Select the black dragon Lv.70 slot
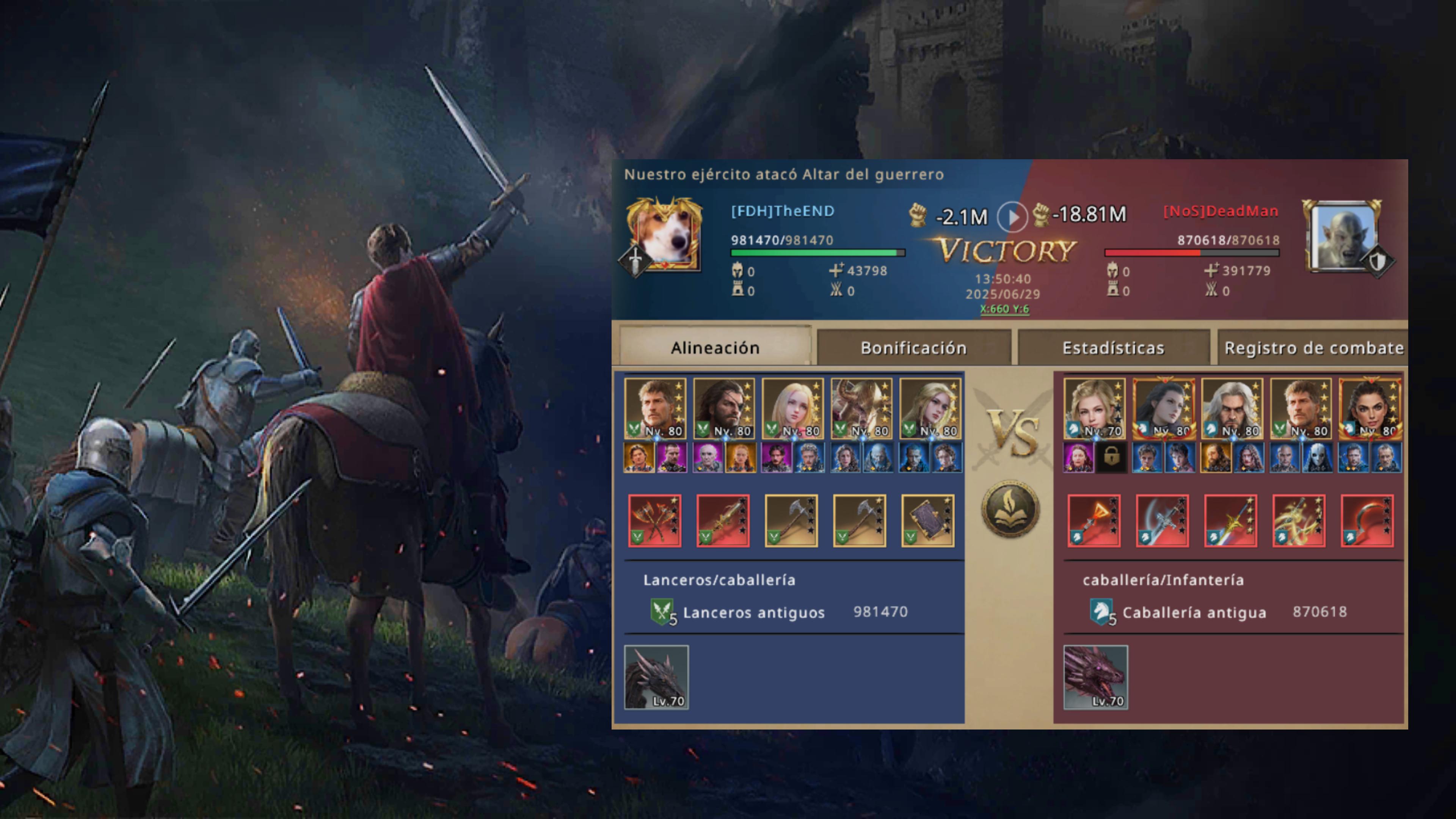Image resolution: width=1456 pixels, height=819 pixels. tap(656, 676)
